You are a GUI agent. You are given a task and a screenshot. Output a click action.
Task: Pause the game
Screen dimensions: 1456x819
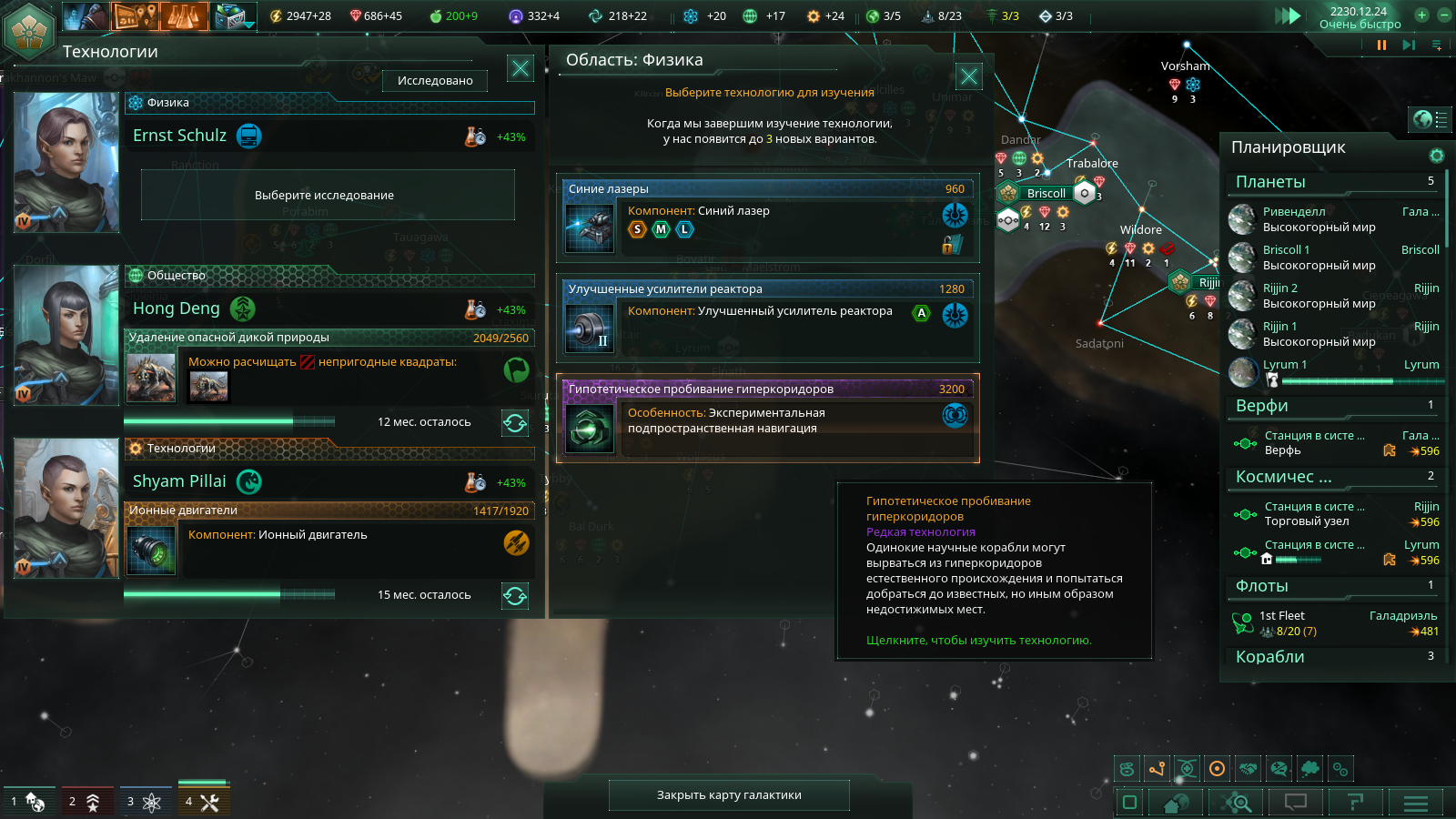pyautogui.click(x=1381, y=45)
